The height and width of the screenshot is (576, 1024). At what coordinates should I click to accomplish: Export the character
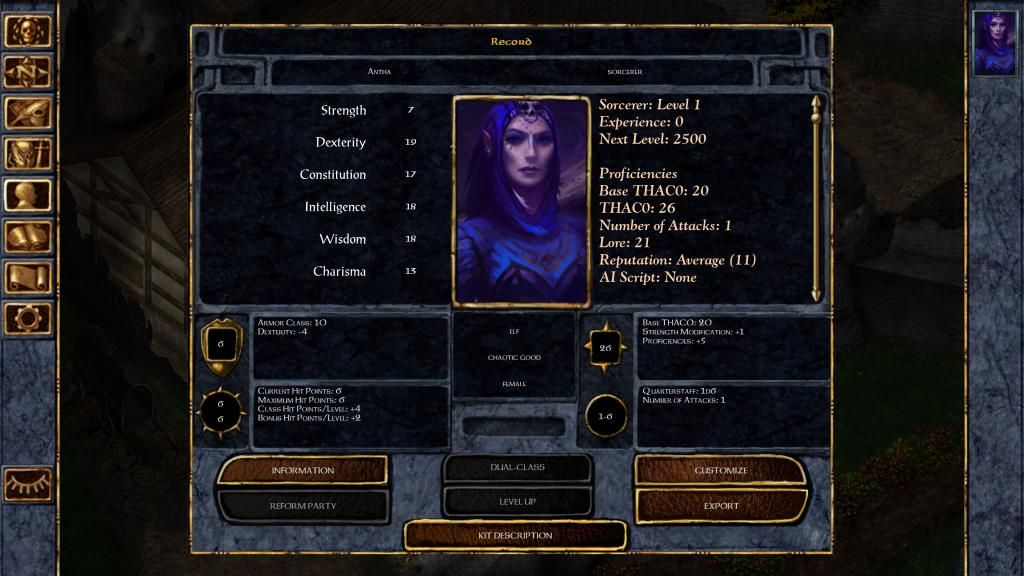(x=720, y=506)
